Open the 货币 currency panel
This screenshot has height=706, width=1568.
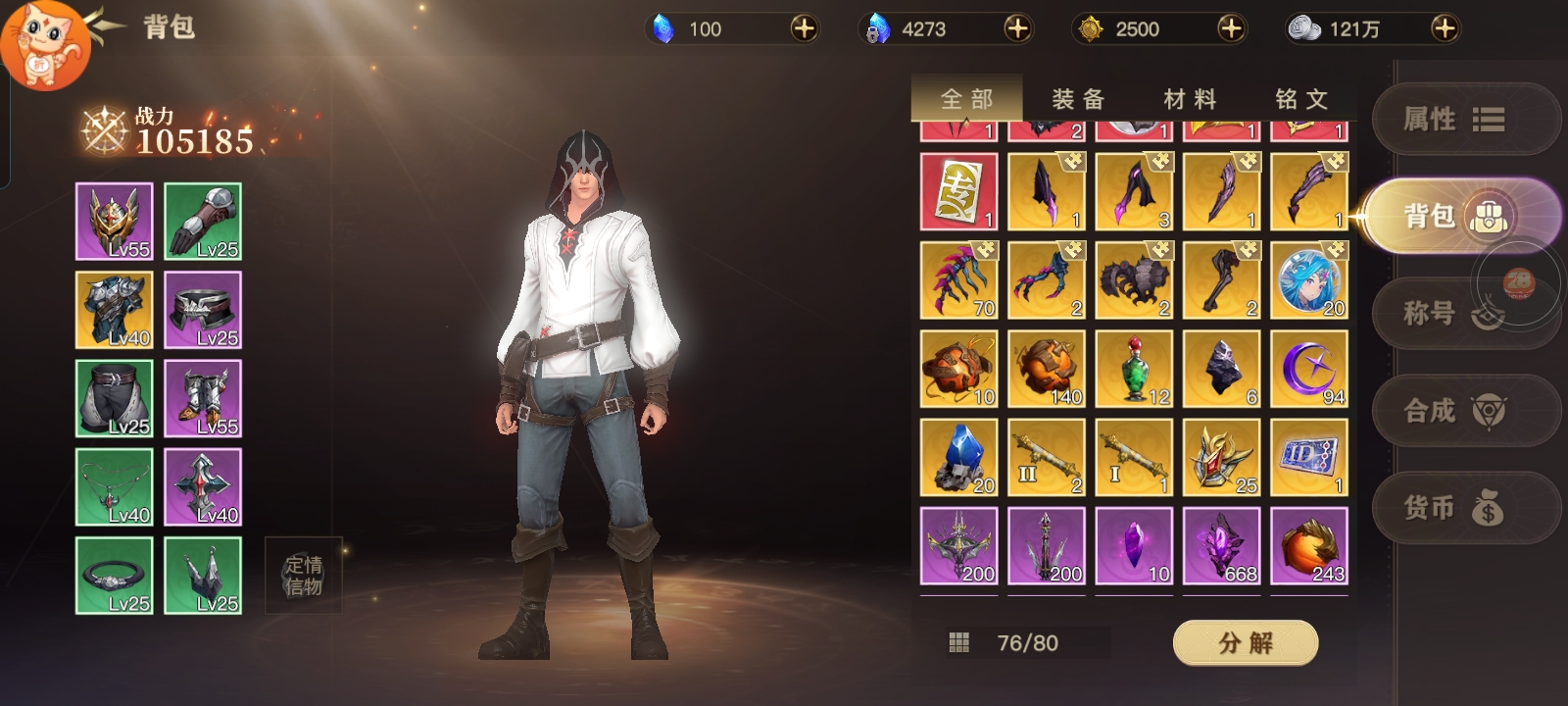coord(1452,508)
